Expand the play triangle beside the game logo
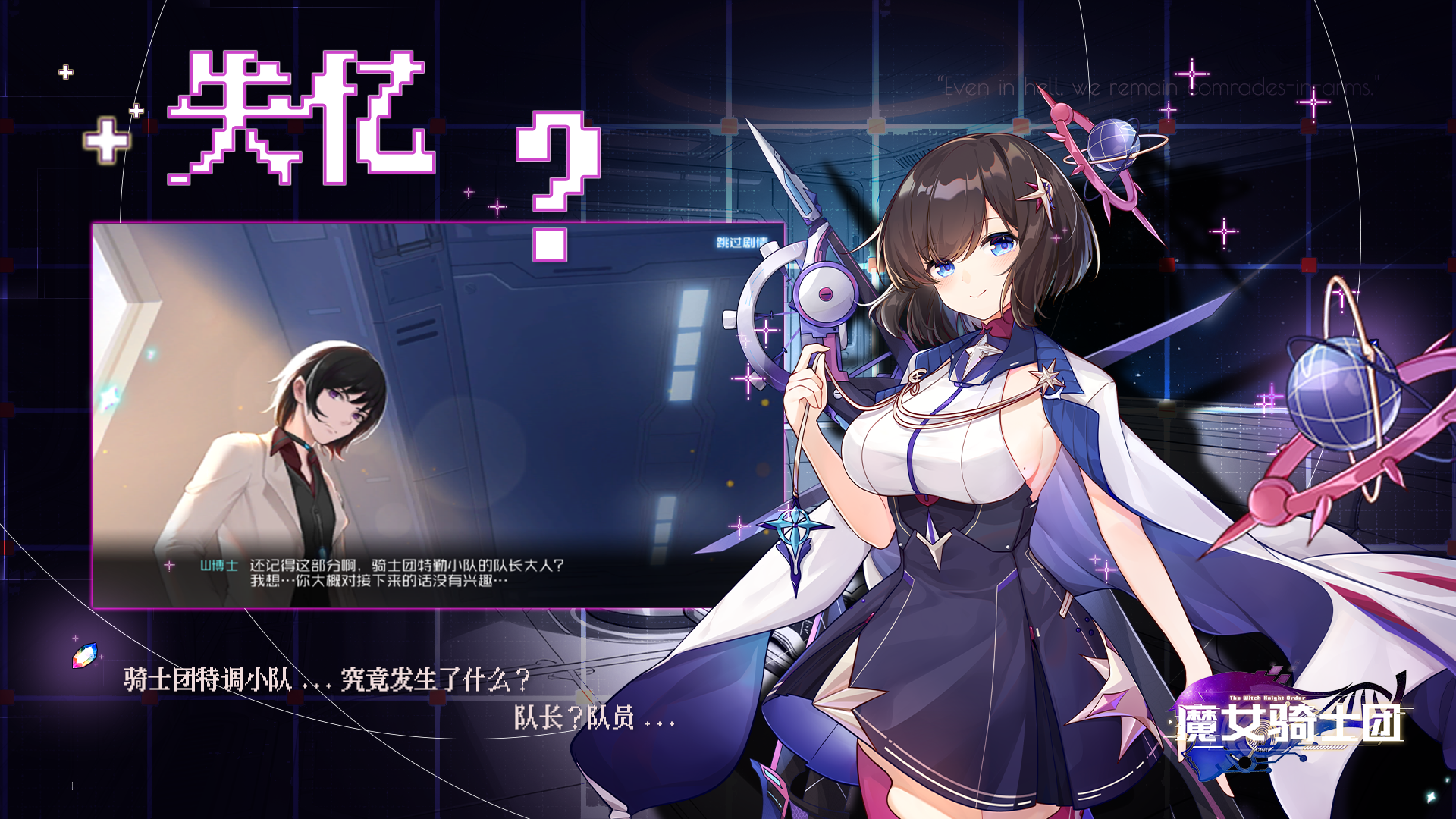This screenshot has height=819, width=1456. pyautogui.click(x=1170, y=722)
